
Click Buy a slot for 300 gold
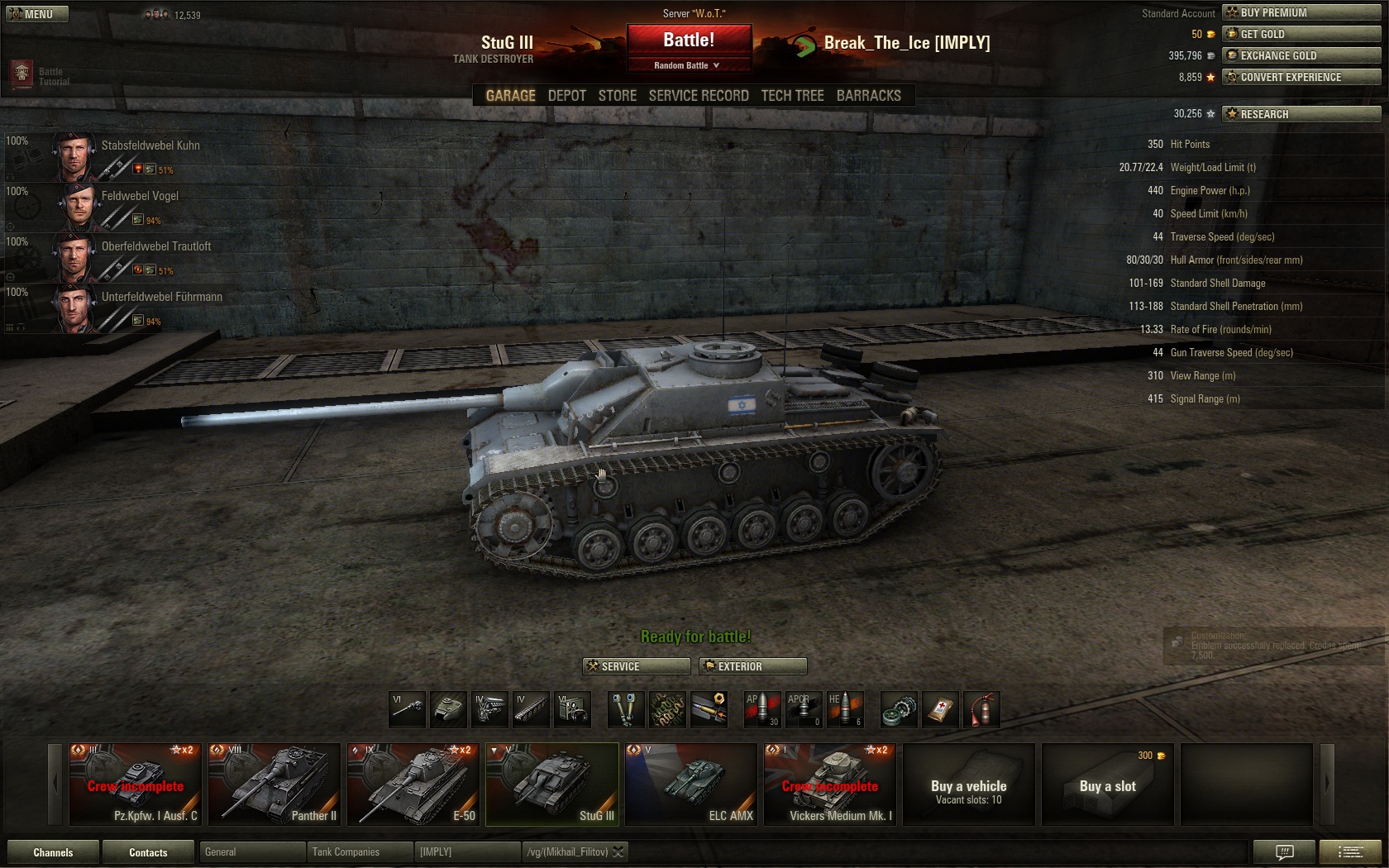pyautogui.click(x=1108, y=784)
